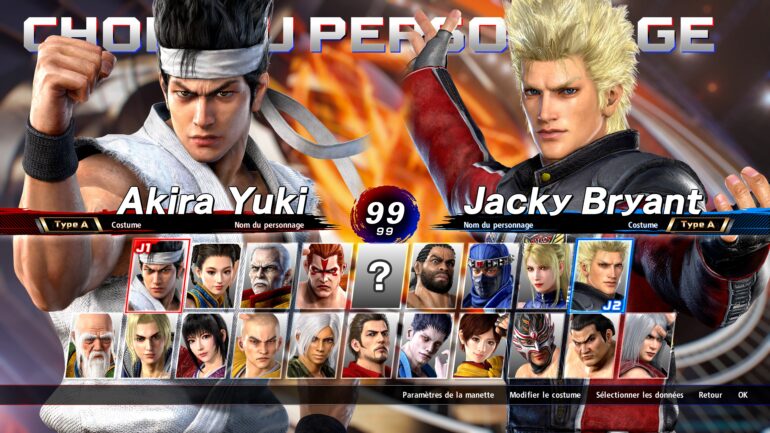Select Wolf with the red face paint

(x=324, y=275)
